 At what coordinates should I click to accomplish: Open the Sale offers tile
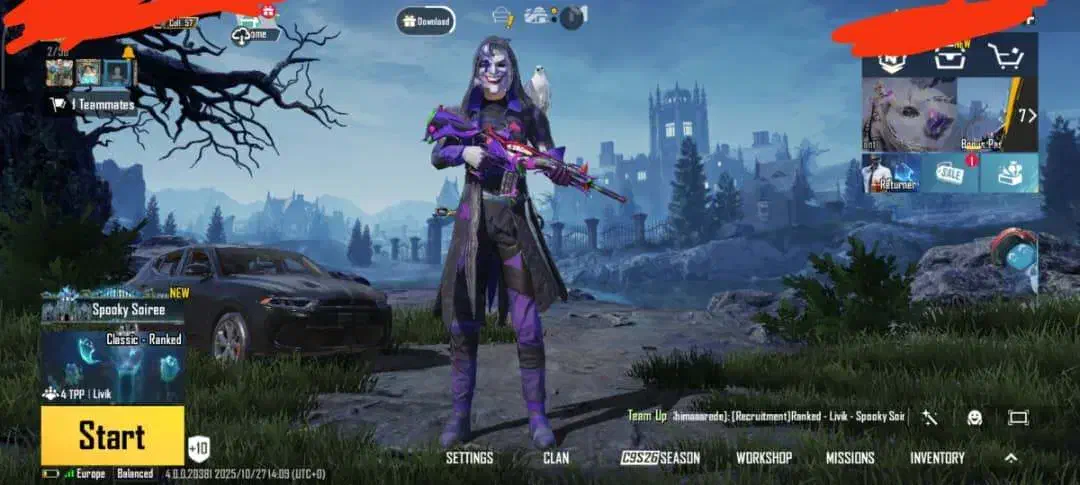(949, 173)
